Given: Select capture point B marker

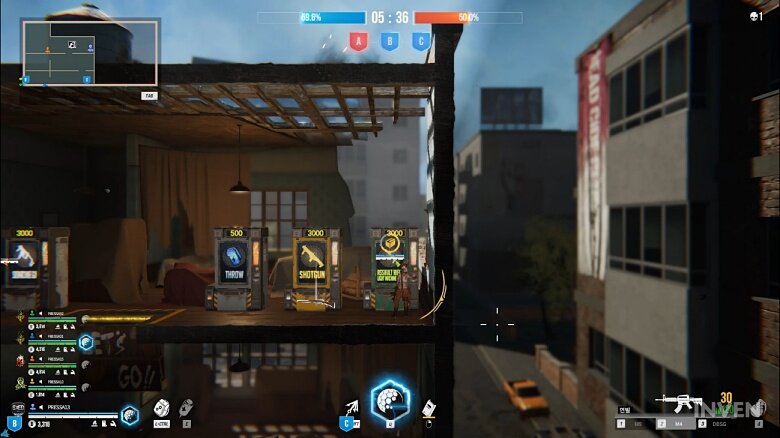Looking at the screenshot, I should [389, 41].
